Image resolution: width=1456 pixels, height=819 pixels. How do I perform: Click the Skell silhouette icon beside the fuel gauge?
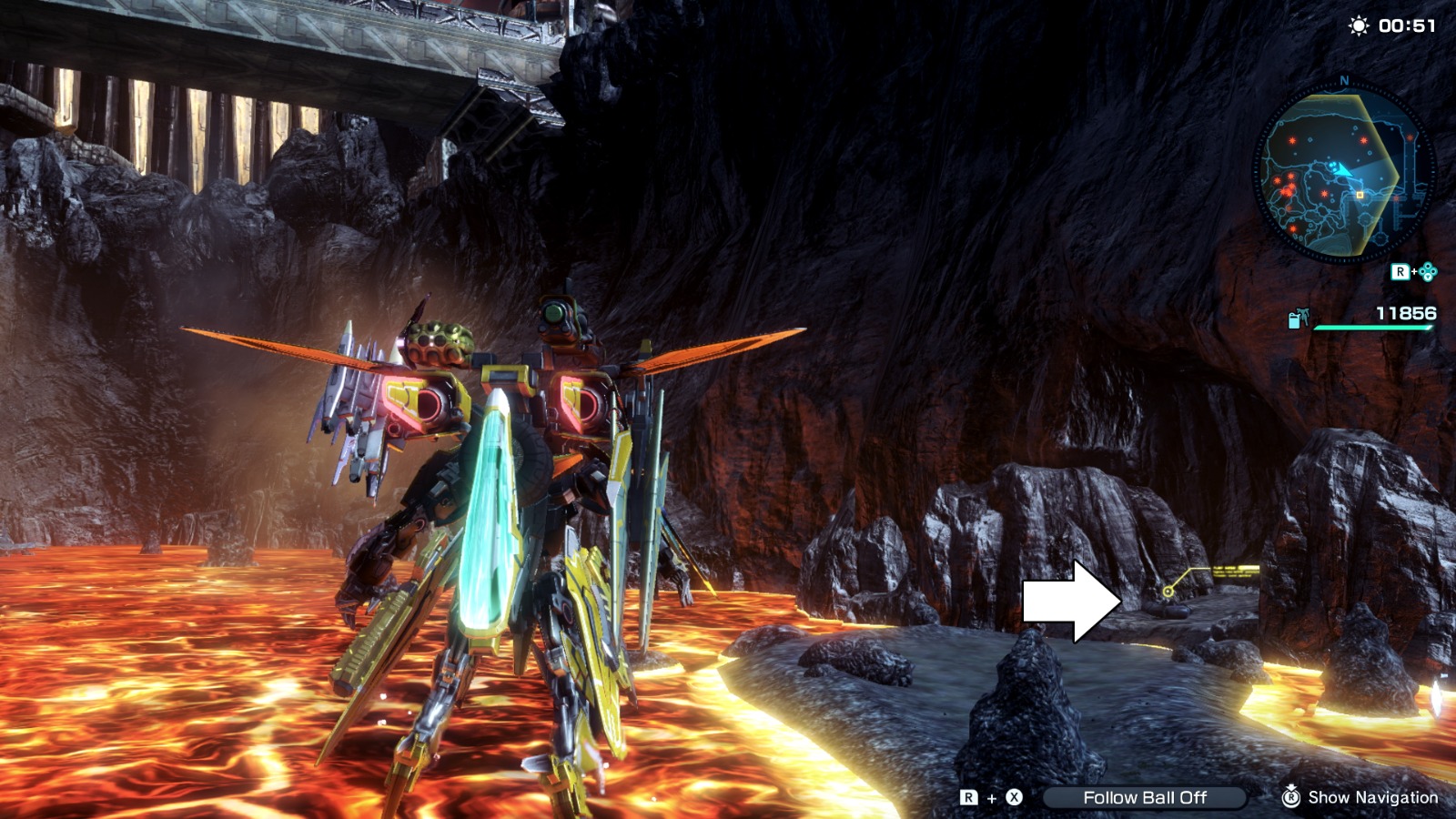(1304, 316)
